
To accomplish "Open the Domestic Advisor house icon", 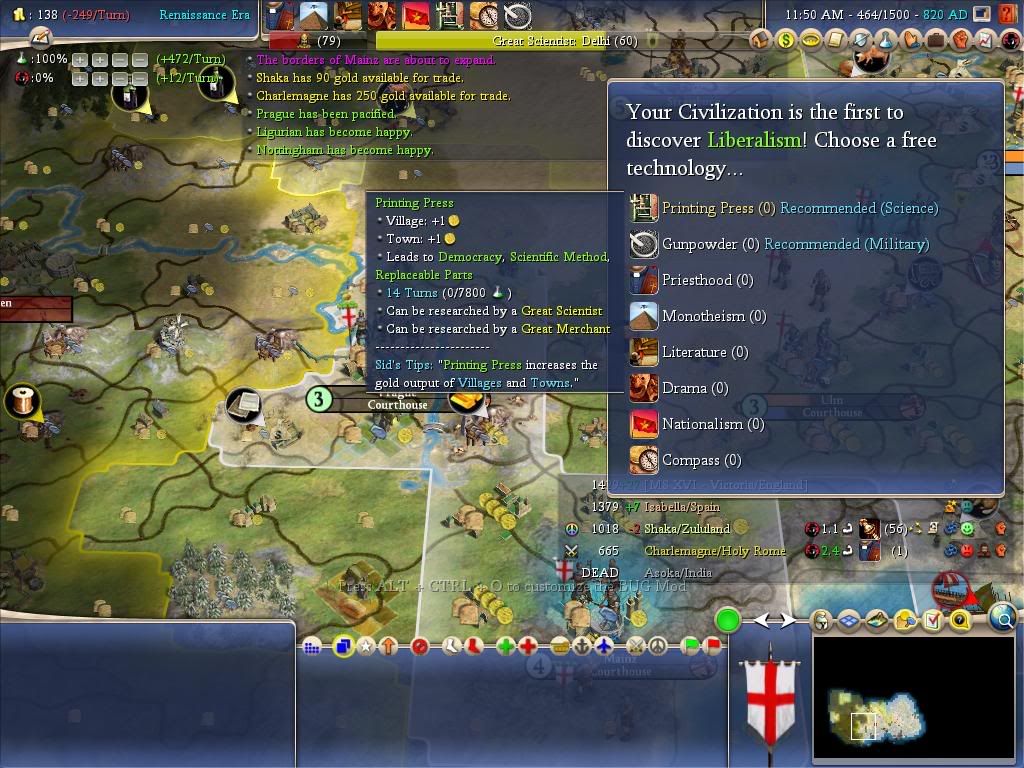I will coord(762,40).
